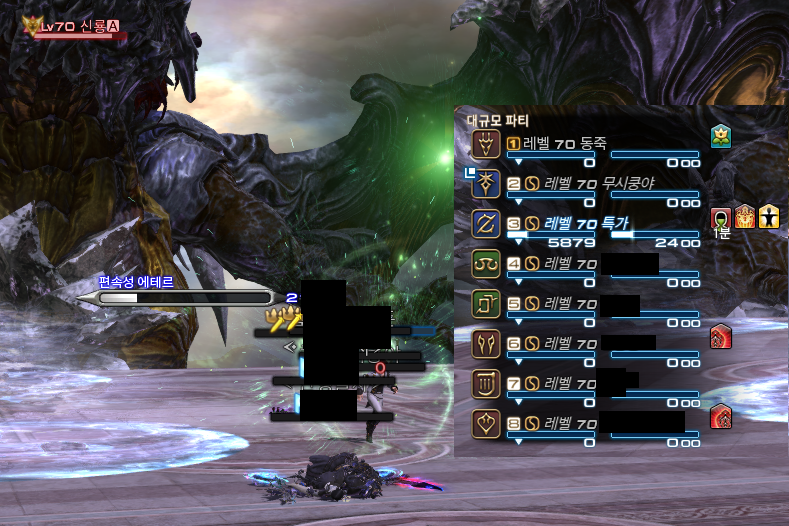Target party member 동죽 in the party list

(580, 143)
